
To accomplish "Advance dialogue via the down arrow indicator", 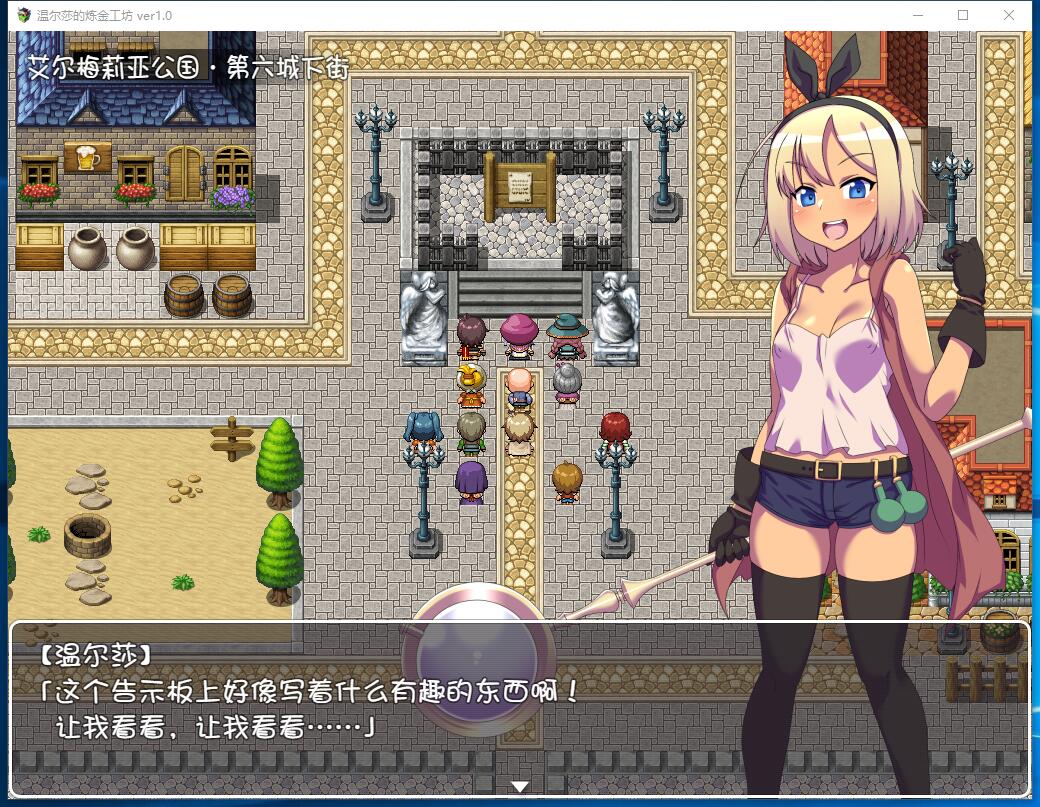I will (x=519, y=787).
